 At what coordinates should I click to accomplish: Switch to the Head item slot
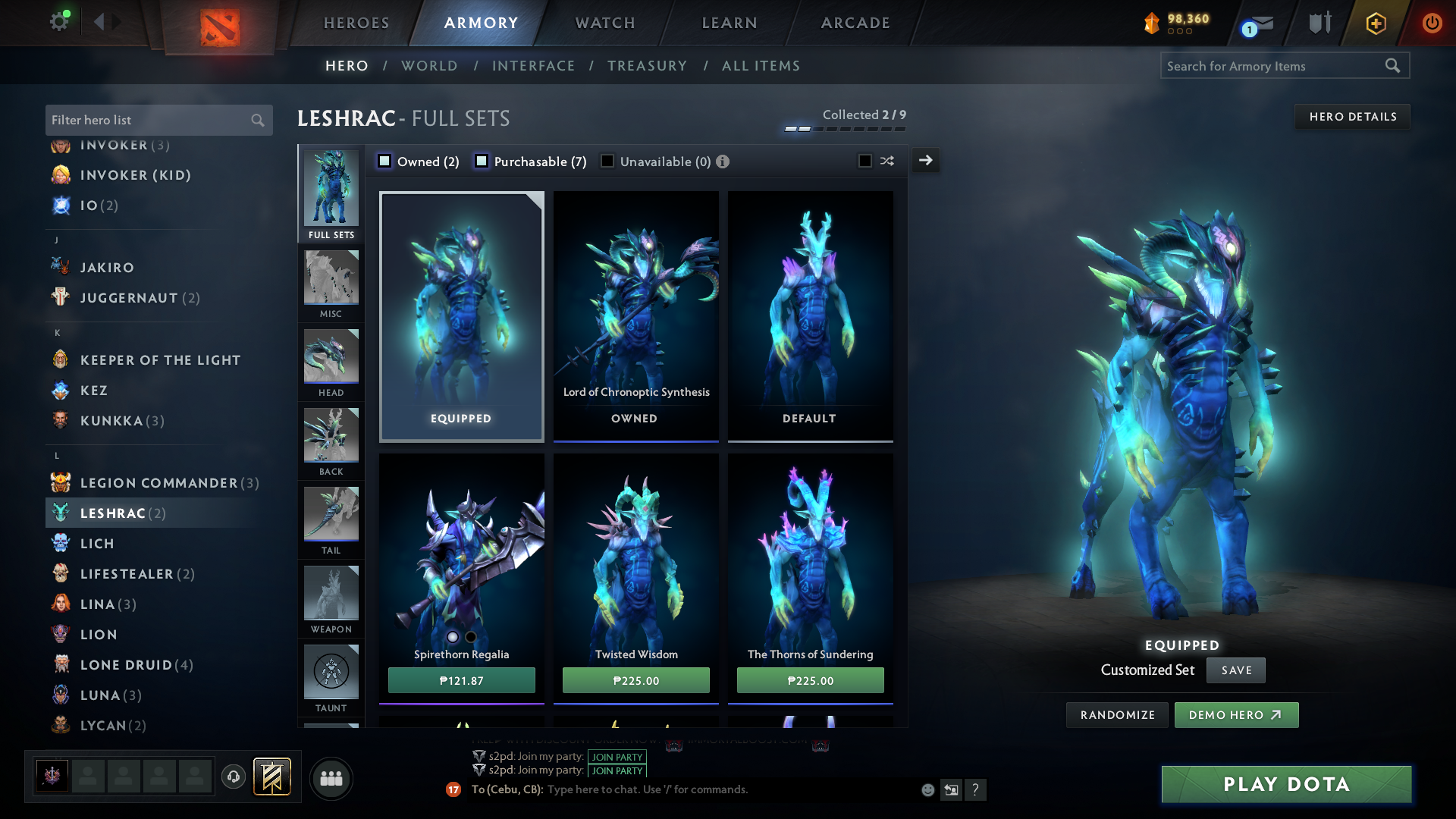click(x=331, y=362)
